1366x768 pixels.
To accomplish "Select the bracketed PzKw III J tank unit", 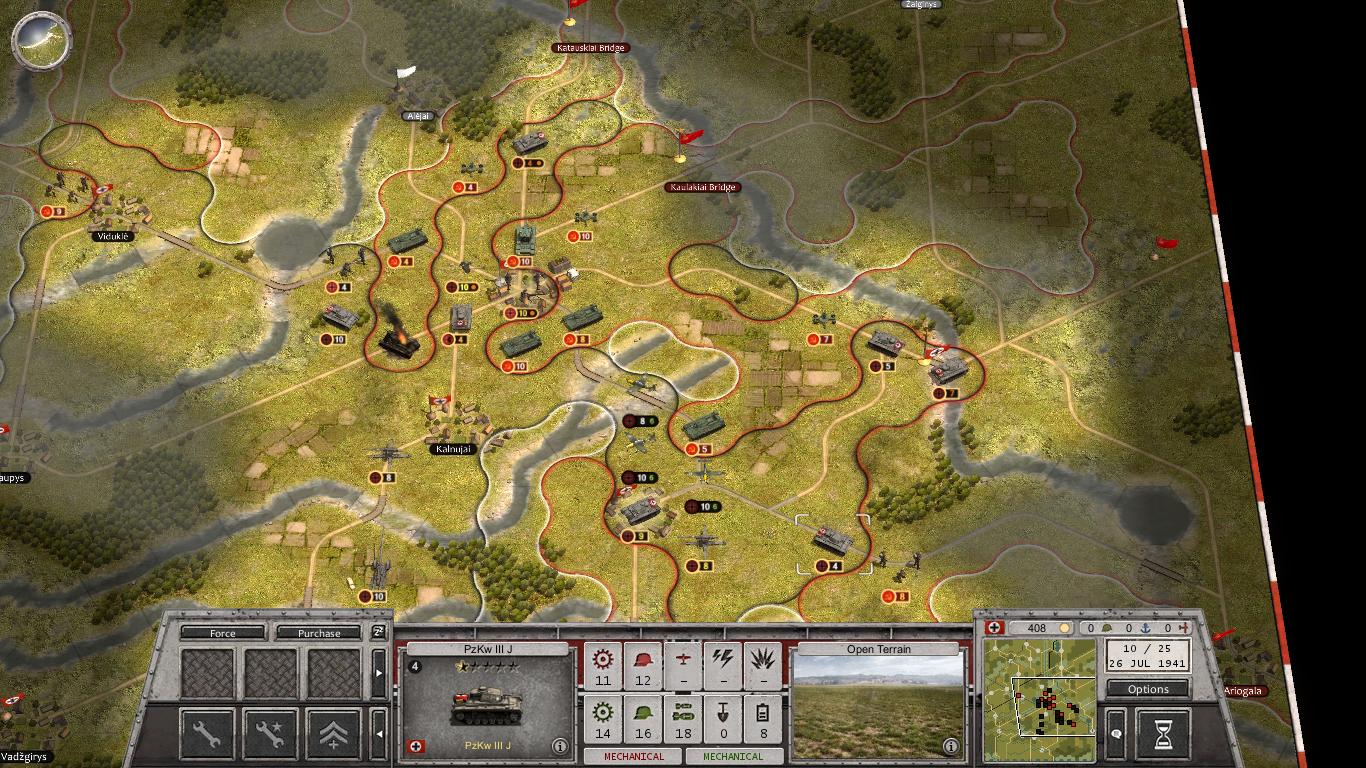I will [x=832, y=541].
